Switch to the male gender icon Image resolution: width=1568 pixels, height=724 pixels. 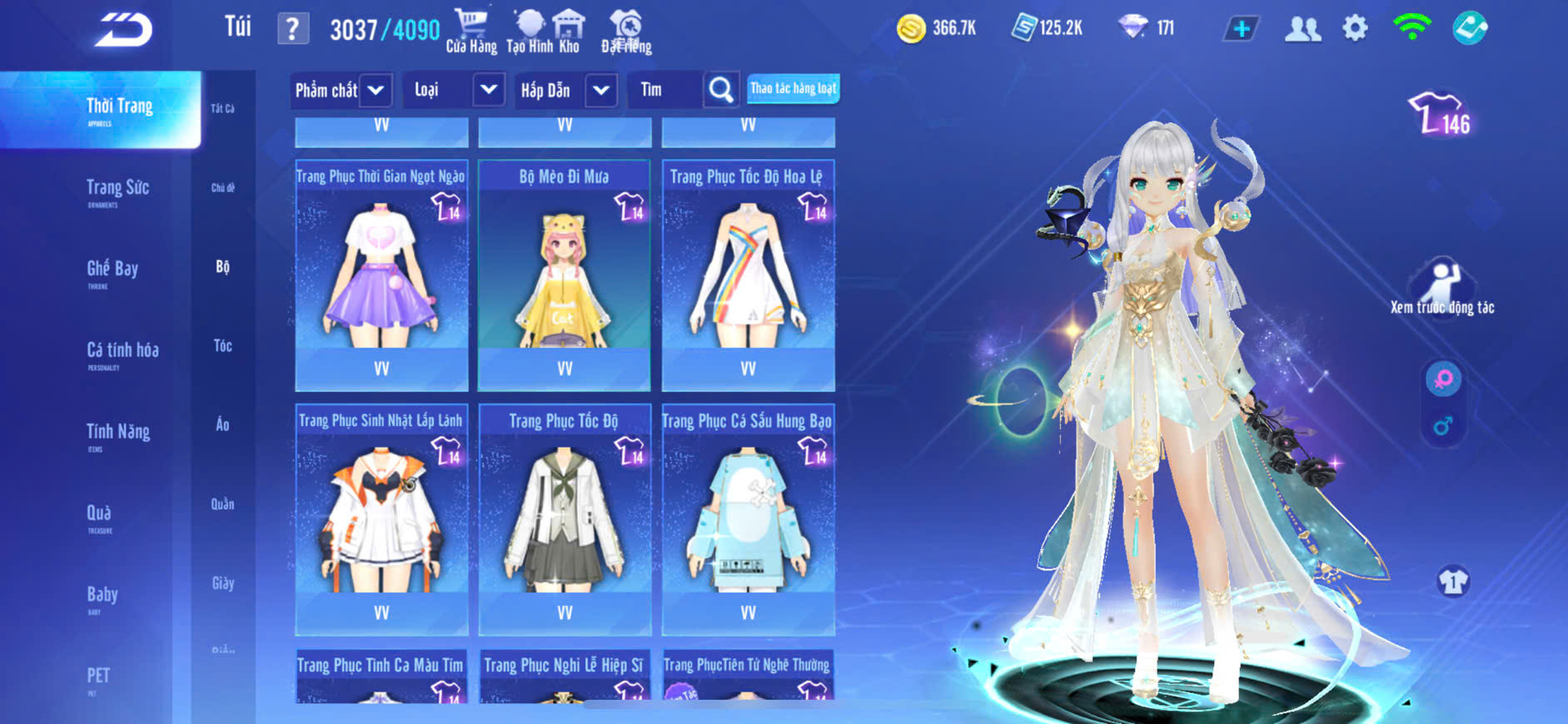[x=1443, y=426]
